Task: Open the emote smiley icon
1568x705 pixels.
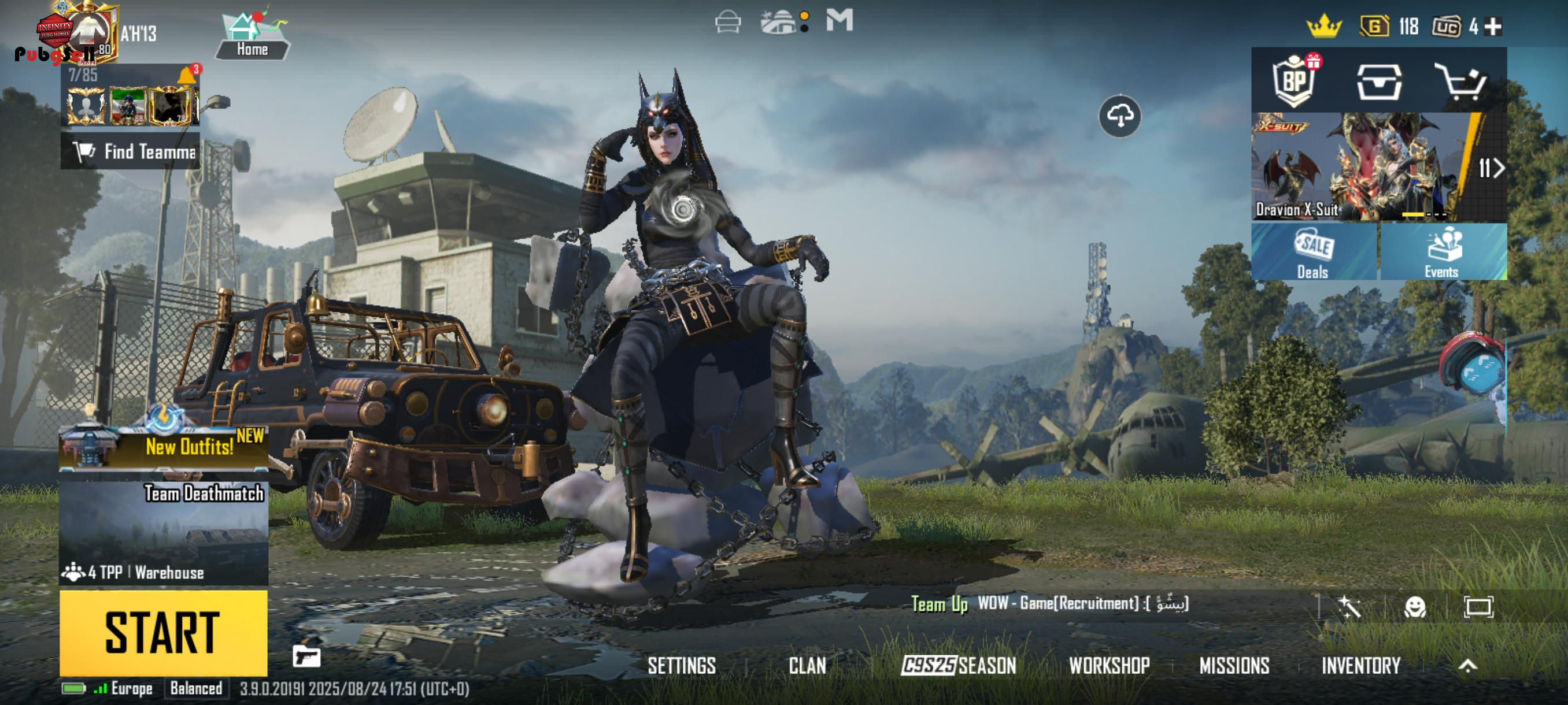Action: click(x=1415, y=606)
